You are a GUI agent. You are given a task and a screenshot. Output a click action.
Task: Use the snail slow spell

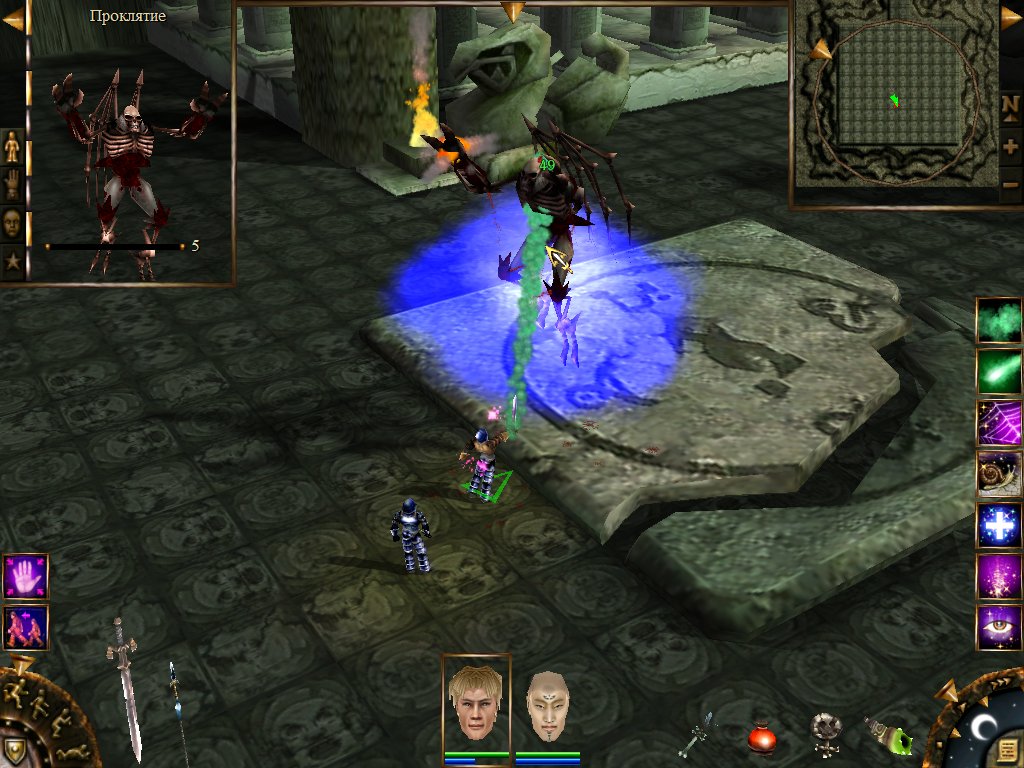click(999, 475)
